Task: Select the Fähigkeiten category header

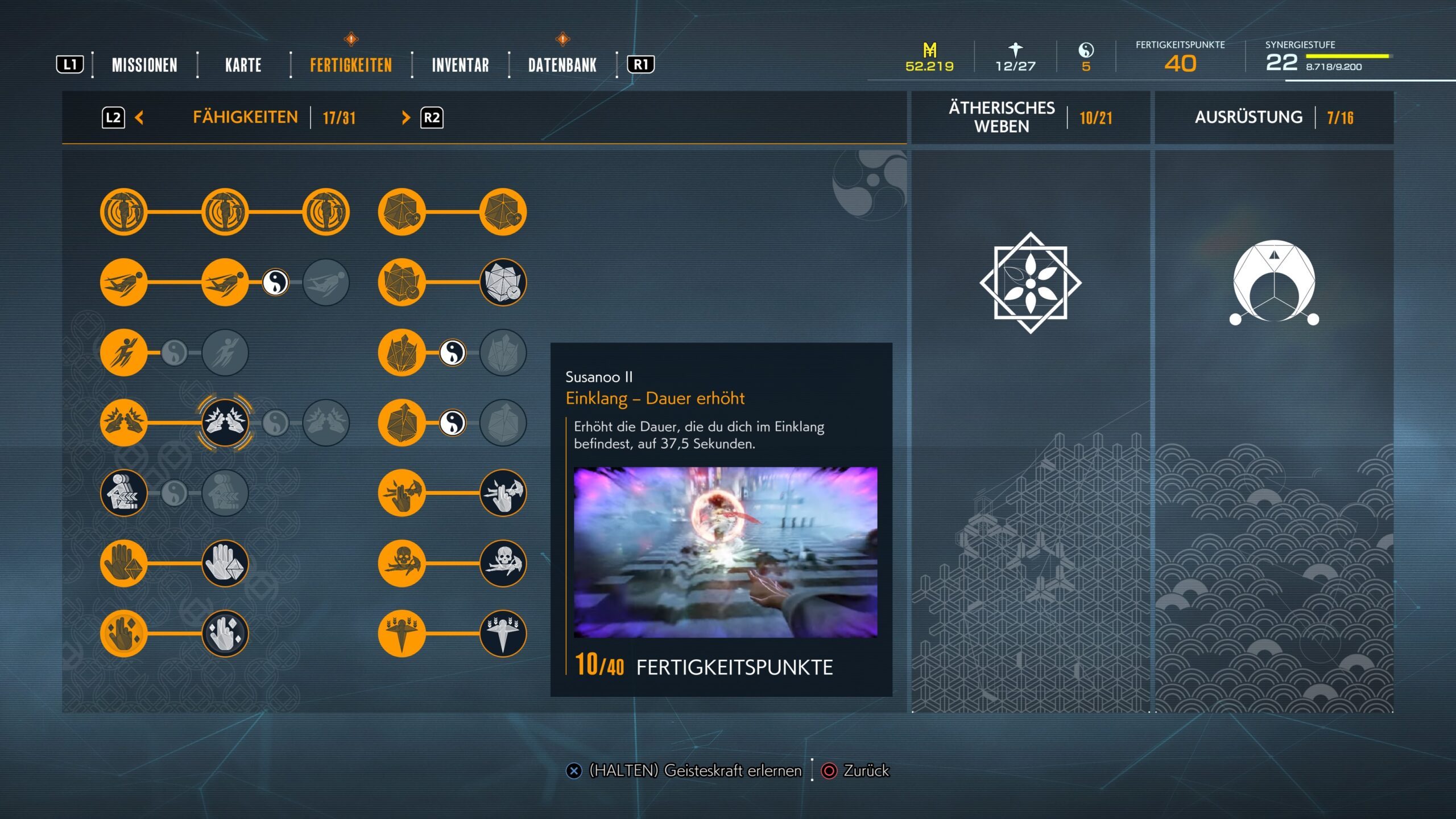Action: pyautogui.click(x=245, y=118)
